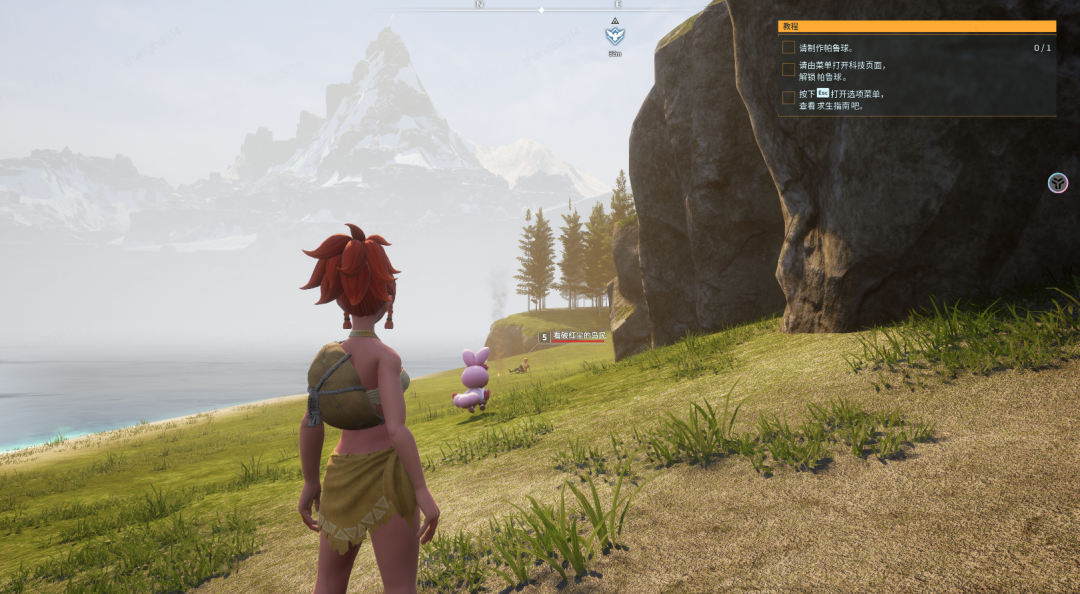Click the compass bar's diamond heading marker

(x=541, y=10)
